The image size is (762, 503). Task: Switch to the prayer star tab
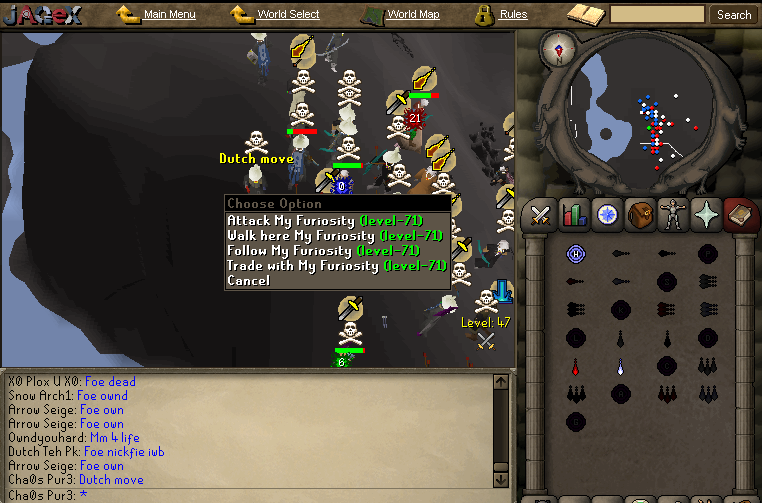click(705, 214)
